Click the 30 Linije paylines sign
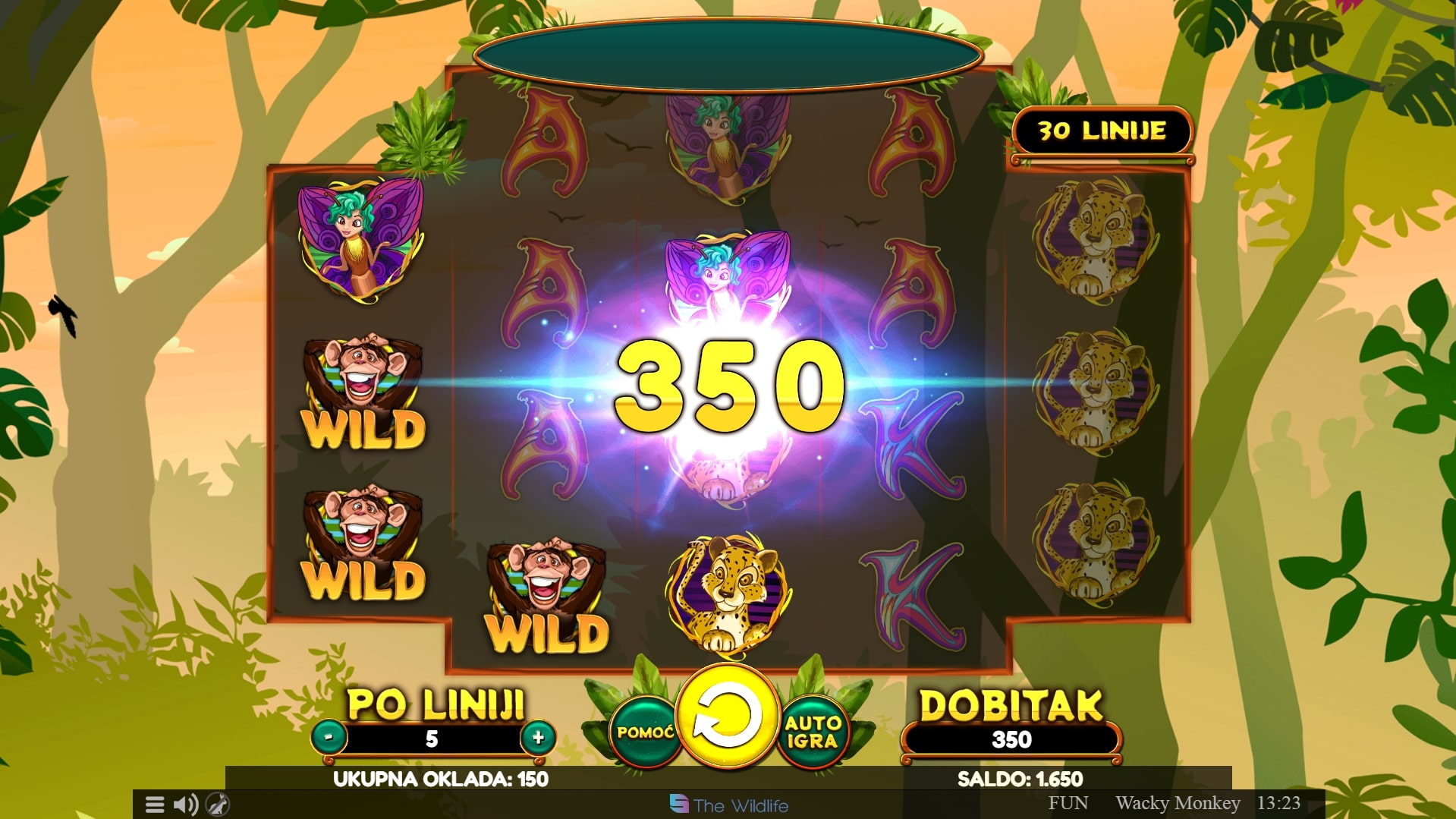This screenshot has height=819, width=1456. tap(1102, 131)
